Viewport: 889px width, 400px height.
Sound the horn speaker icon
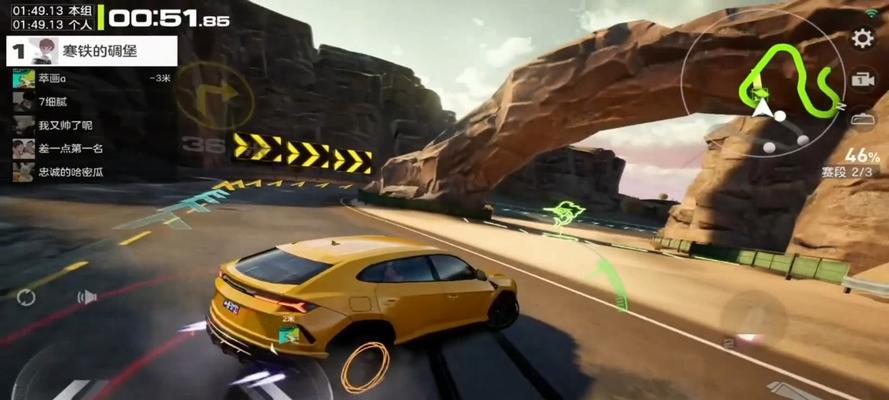coord(87,296)
